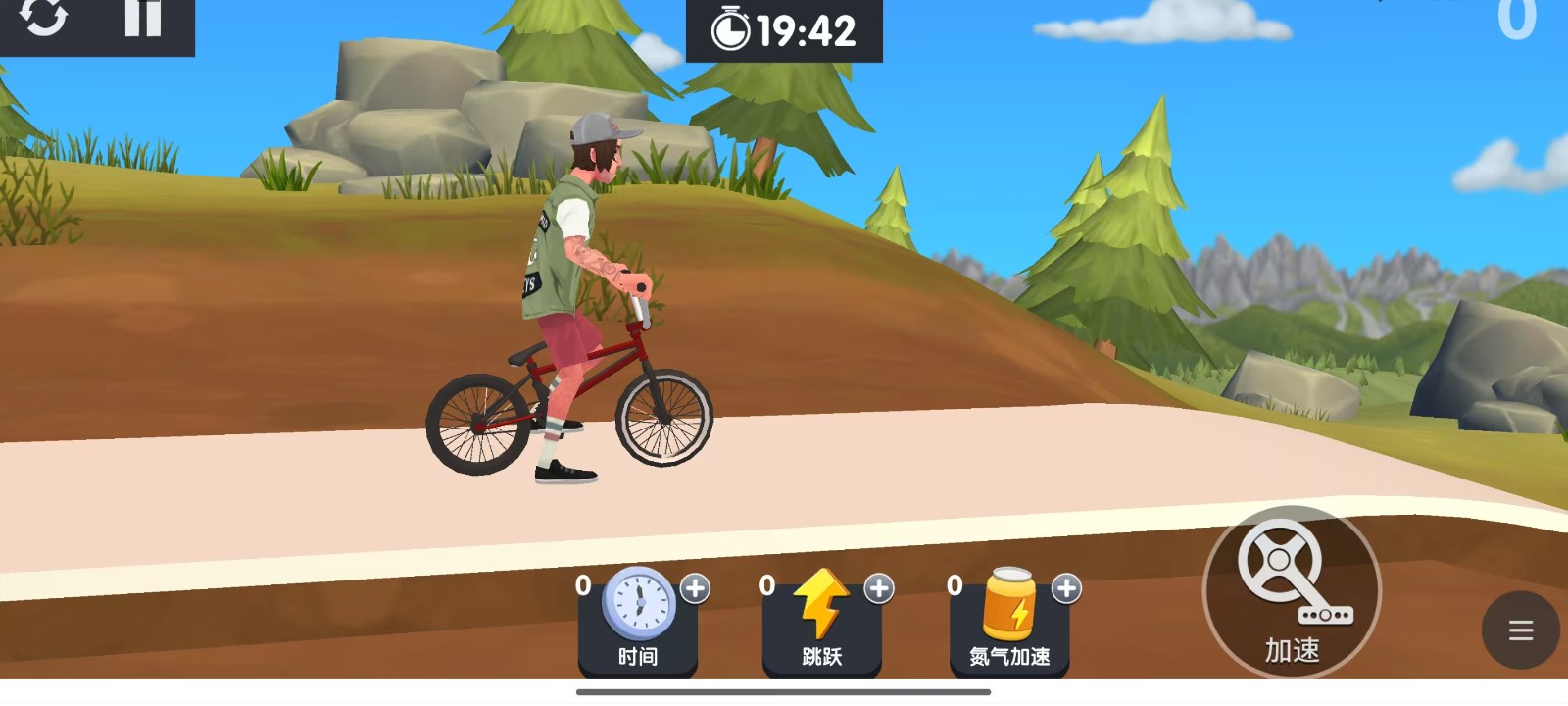Image resolution: width=1568 pixels, height=706 pixels.
Task: Add more 跳跃 items with the plus
Action: 879,588
